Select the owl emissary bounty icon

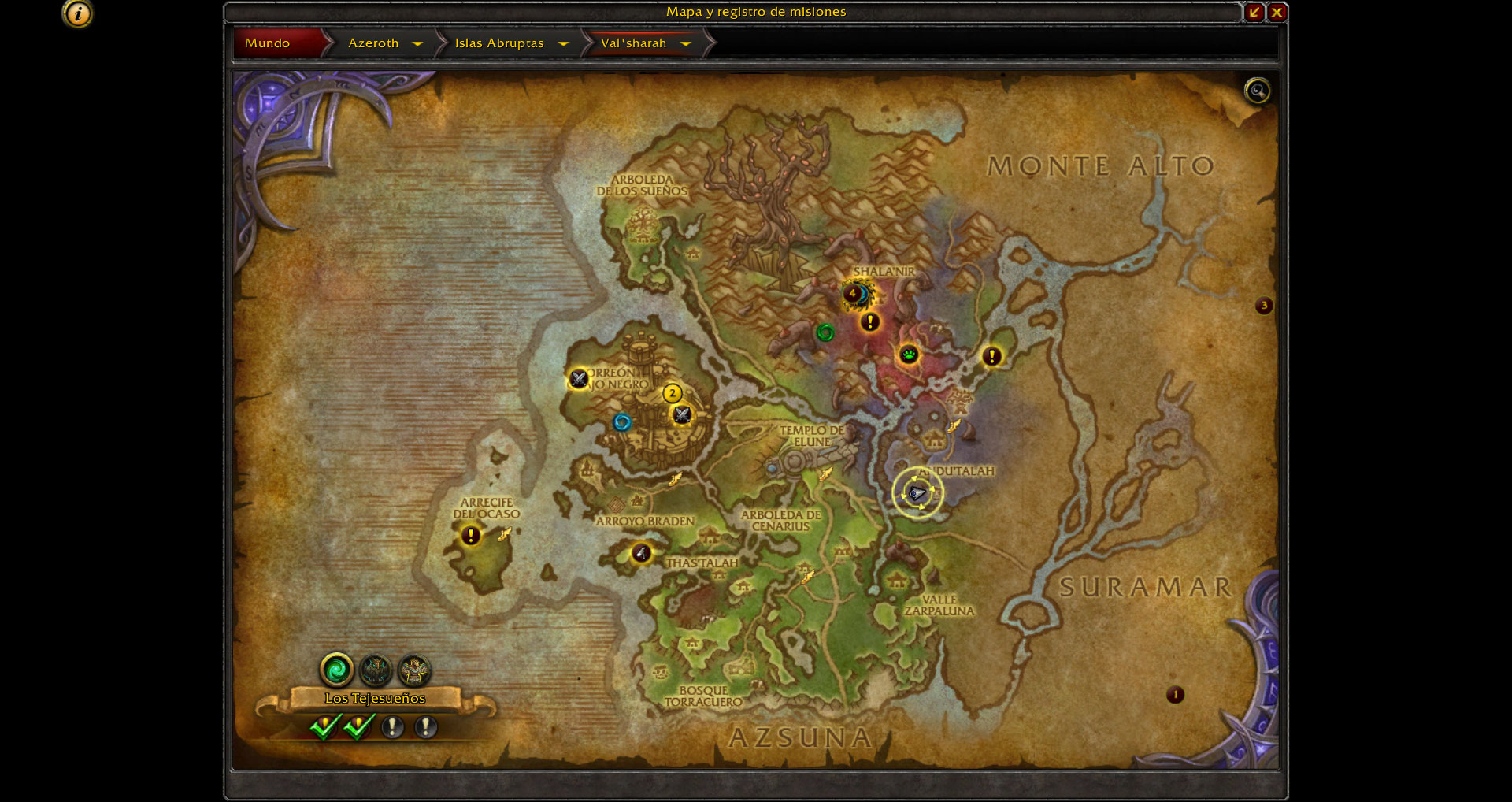376,671
